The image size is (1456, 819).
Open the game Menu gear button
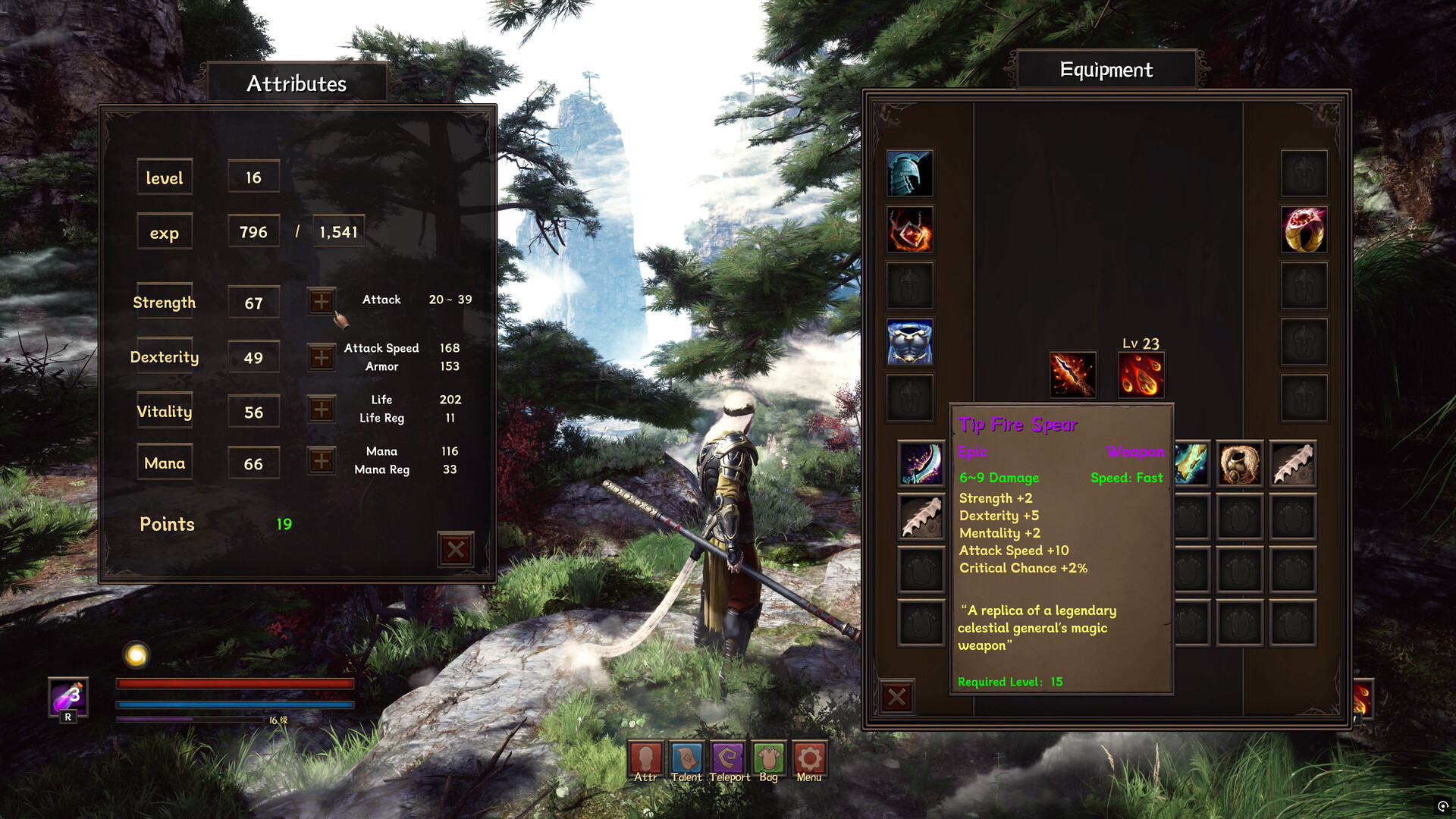[809, 761]
